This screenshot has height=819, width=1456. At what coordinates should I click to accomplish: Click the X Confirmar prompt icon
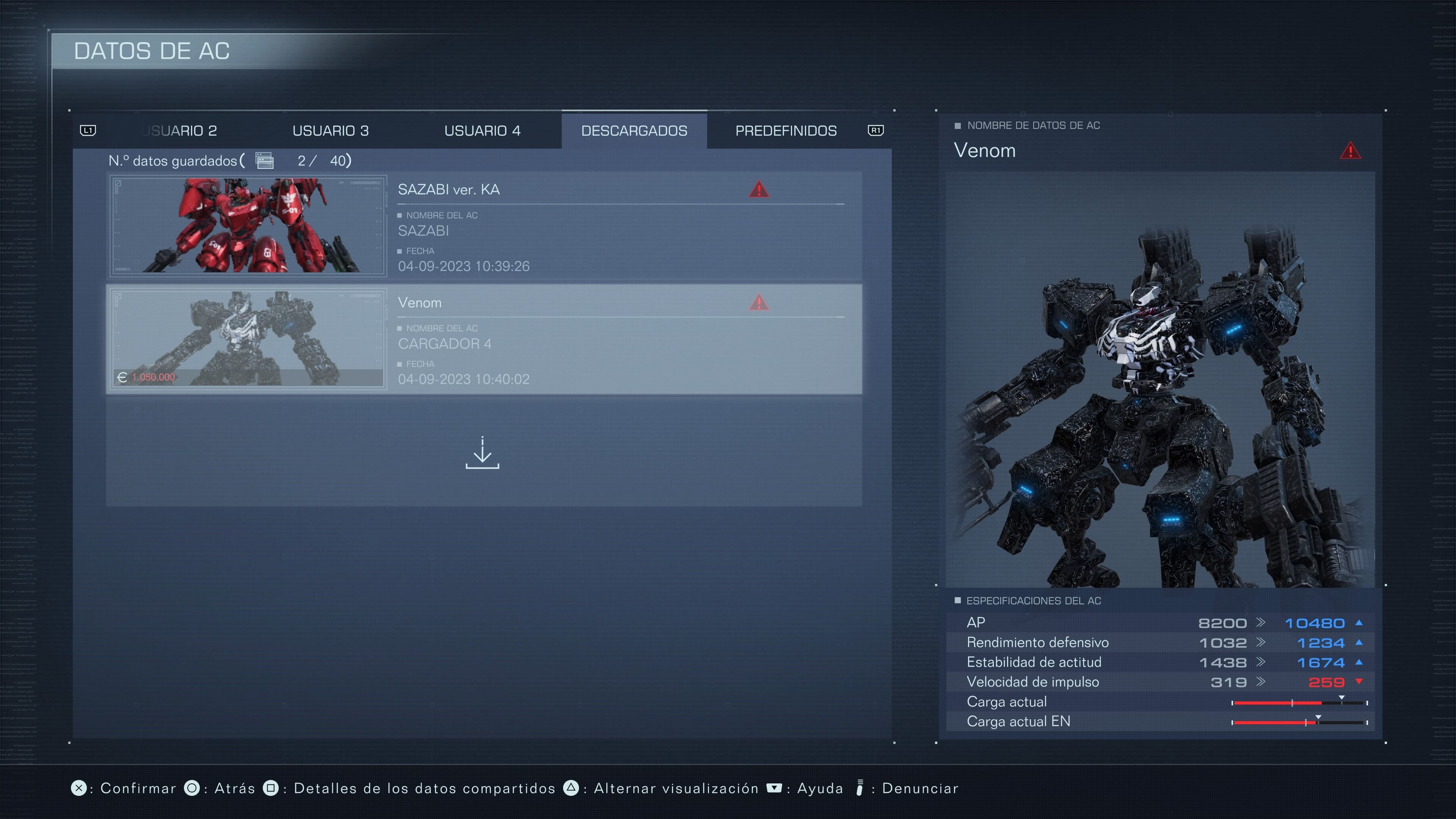[x=80, y=788]
